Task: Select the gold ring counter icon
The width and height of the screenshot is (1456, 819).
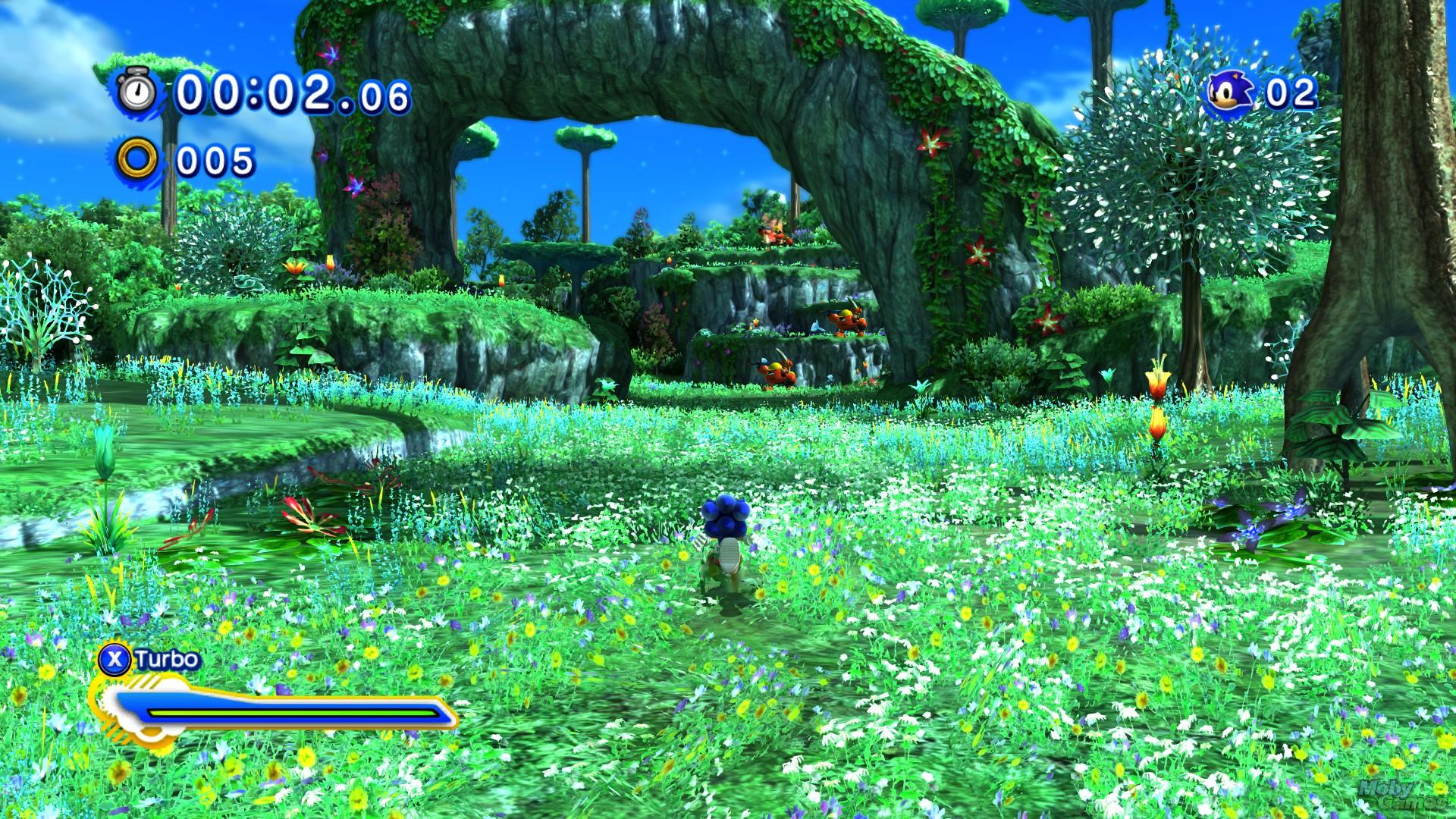Action: (138, 160)
